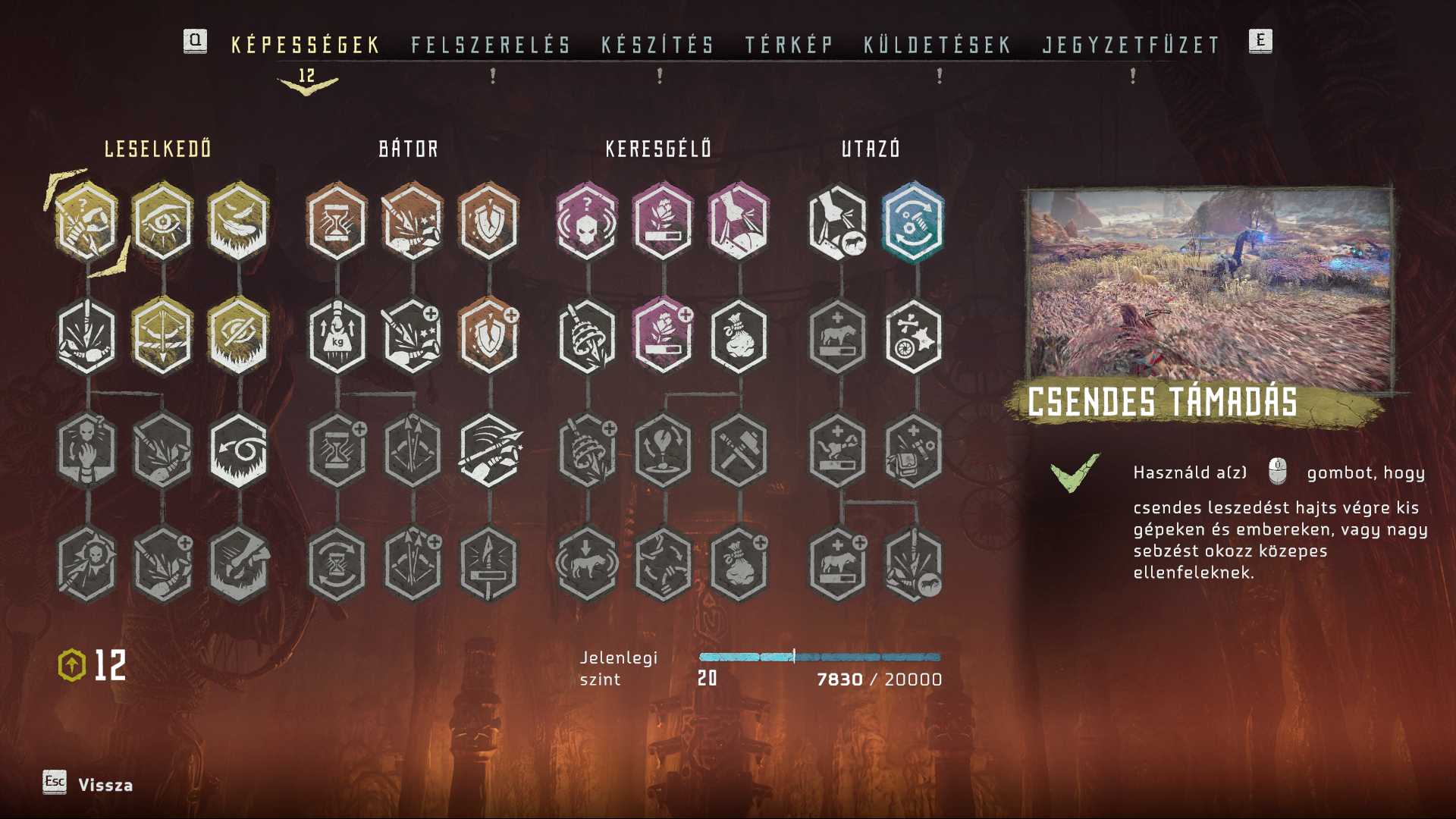Click the Vissza back button

(x=105, y=785)
